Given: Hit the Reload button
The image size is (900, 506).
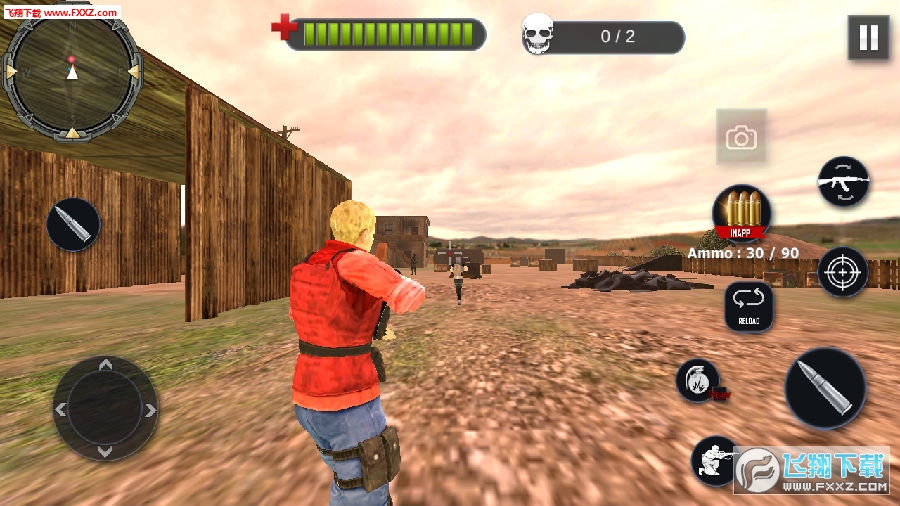Looking at the screenshot, I should pyautogui.click(x=749, y=306).
